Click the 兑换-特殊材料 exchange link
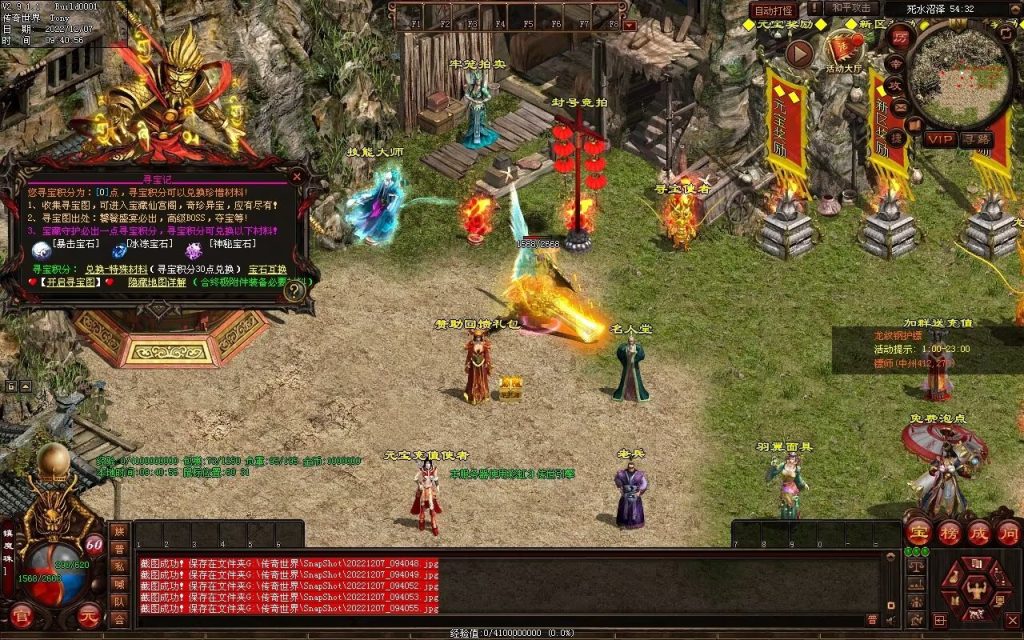The image size is (1024, 640). 115,269
